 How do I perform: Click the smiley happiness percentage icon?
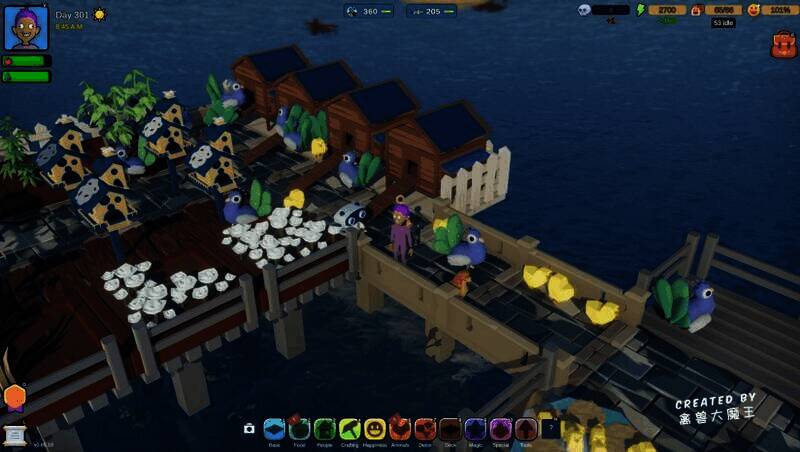coord(754,10)
